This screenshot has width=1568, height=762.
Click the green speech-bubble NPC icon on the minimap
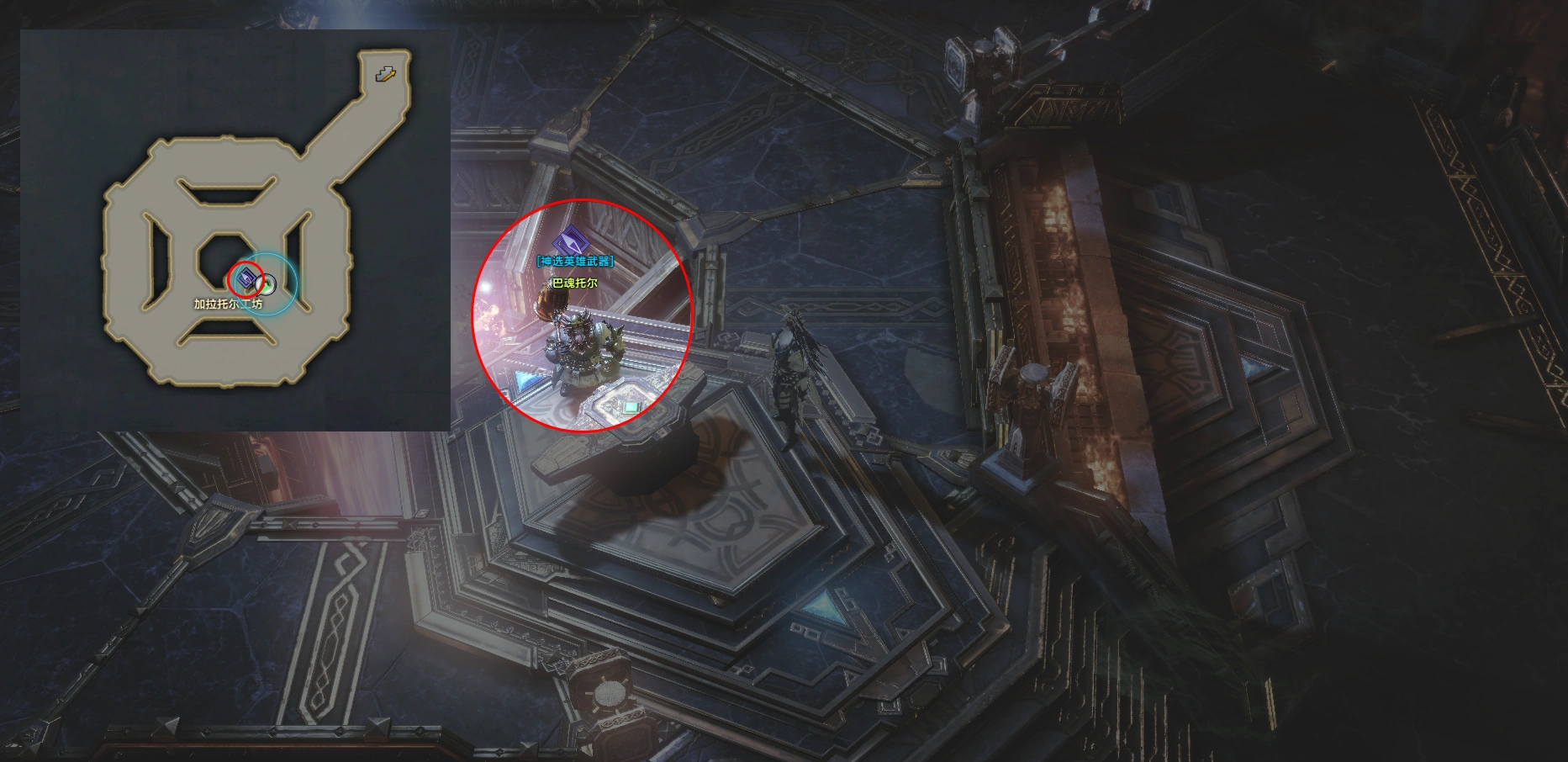(266, 285)
